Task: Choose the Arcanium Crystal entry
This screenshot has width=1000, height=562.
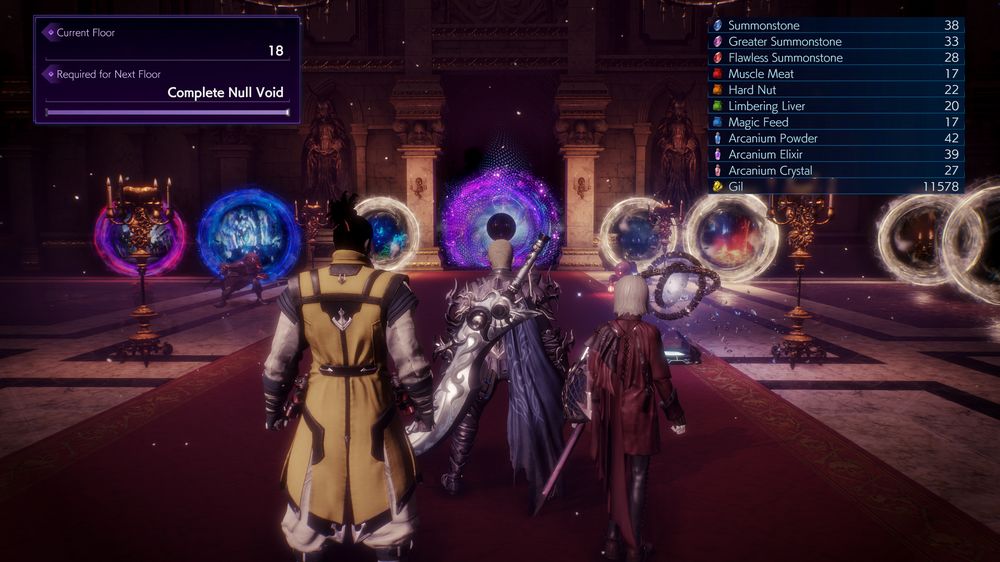Action: 835,170
